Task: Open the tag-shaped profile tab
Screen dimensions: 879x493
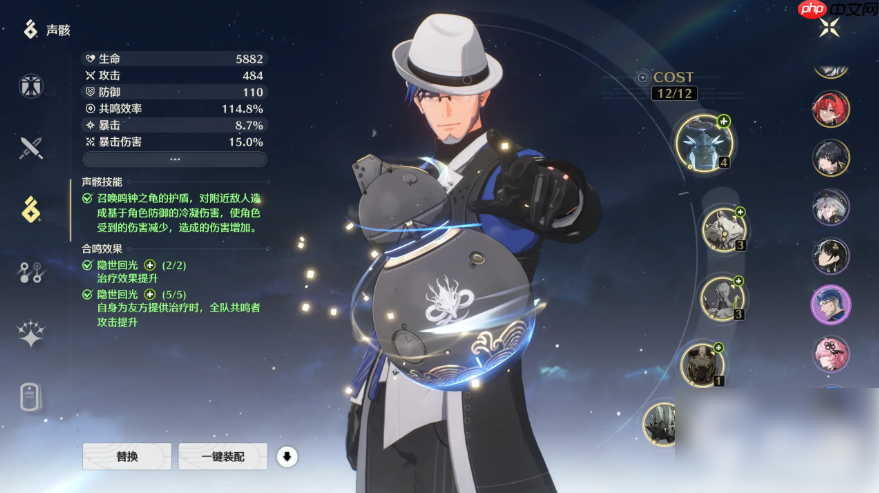Action: click(x=31, y=397)
